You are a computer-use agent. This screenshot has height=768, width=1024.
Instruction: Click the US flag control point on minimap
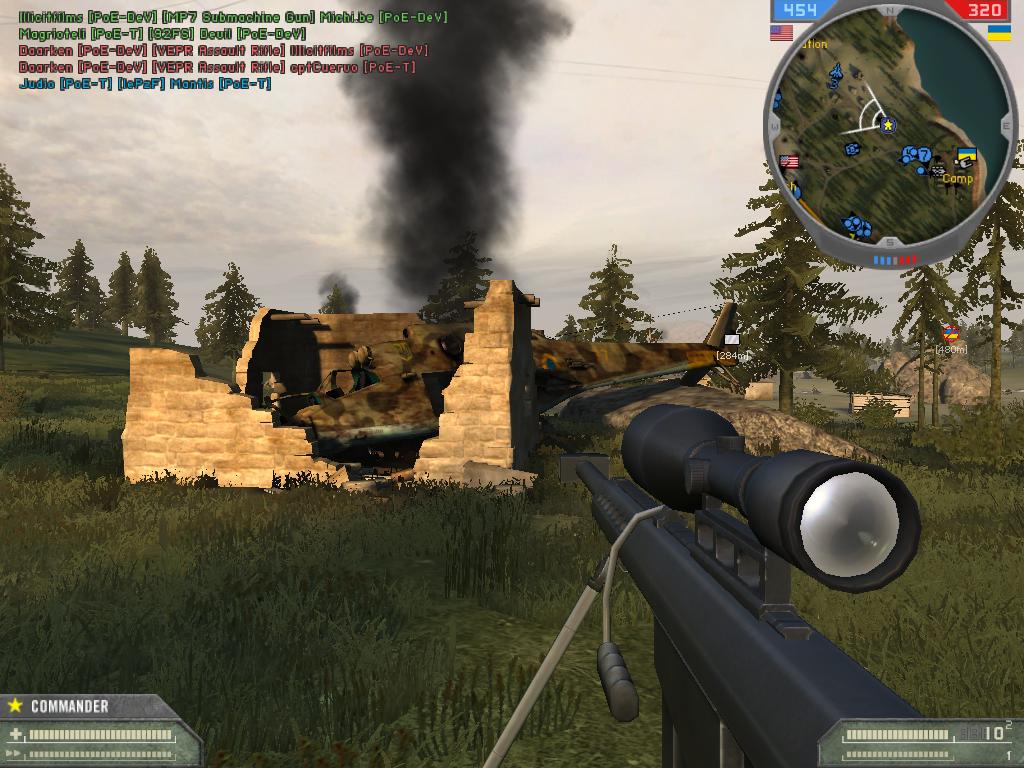789,162
